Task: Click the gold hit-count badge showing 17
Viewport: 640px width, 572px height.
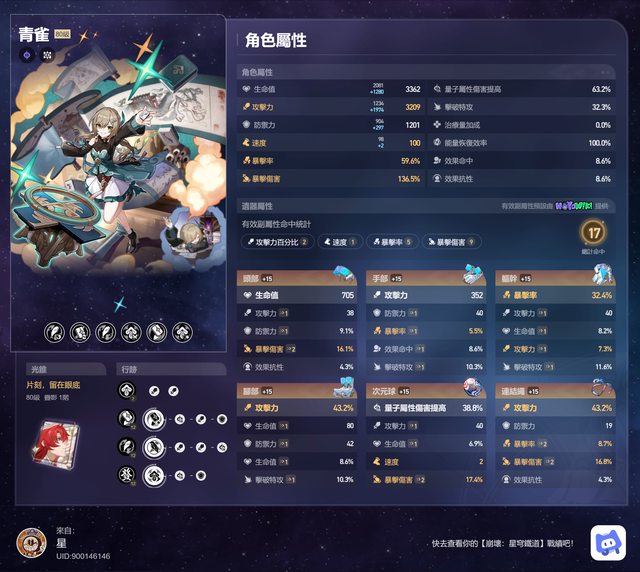Action: point(594,232)
